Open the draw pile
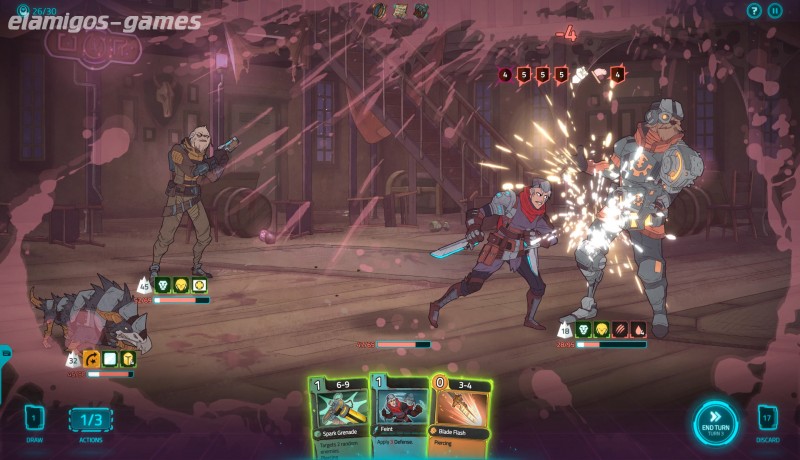This screenshot has height=460, width=800. click(34, 418)
